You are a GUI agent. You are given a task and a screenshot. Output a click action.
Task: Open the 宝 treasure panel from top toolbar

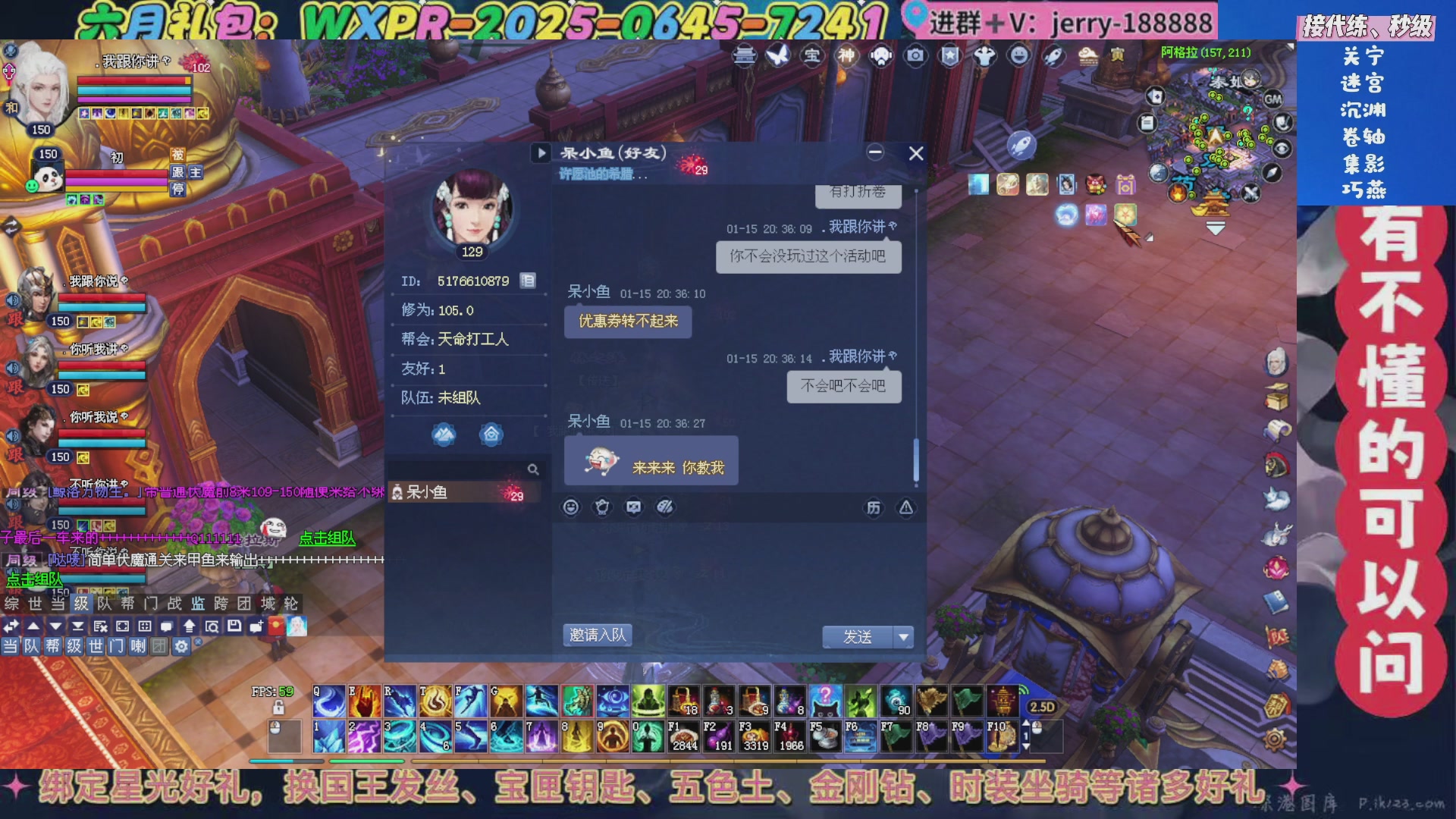click(813, 56)
